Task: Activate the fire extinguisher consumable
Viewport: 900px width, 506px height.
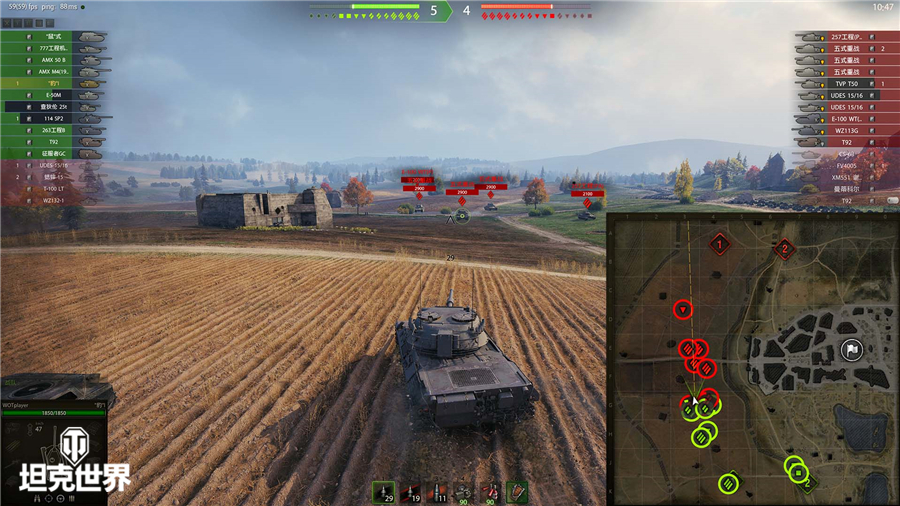Action: click(490, 492)
